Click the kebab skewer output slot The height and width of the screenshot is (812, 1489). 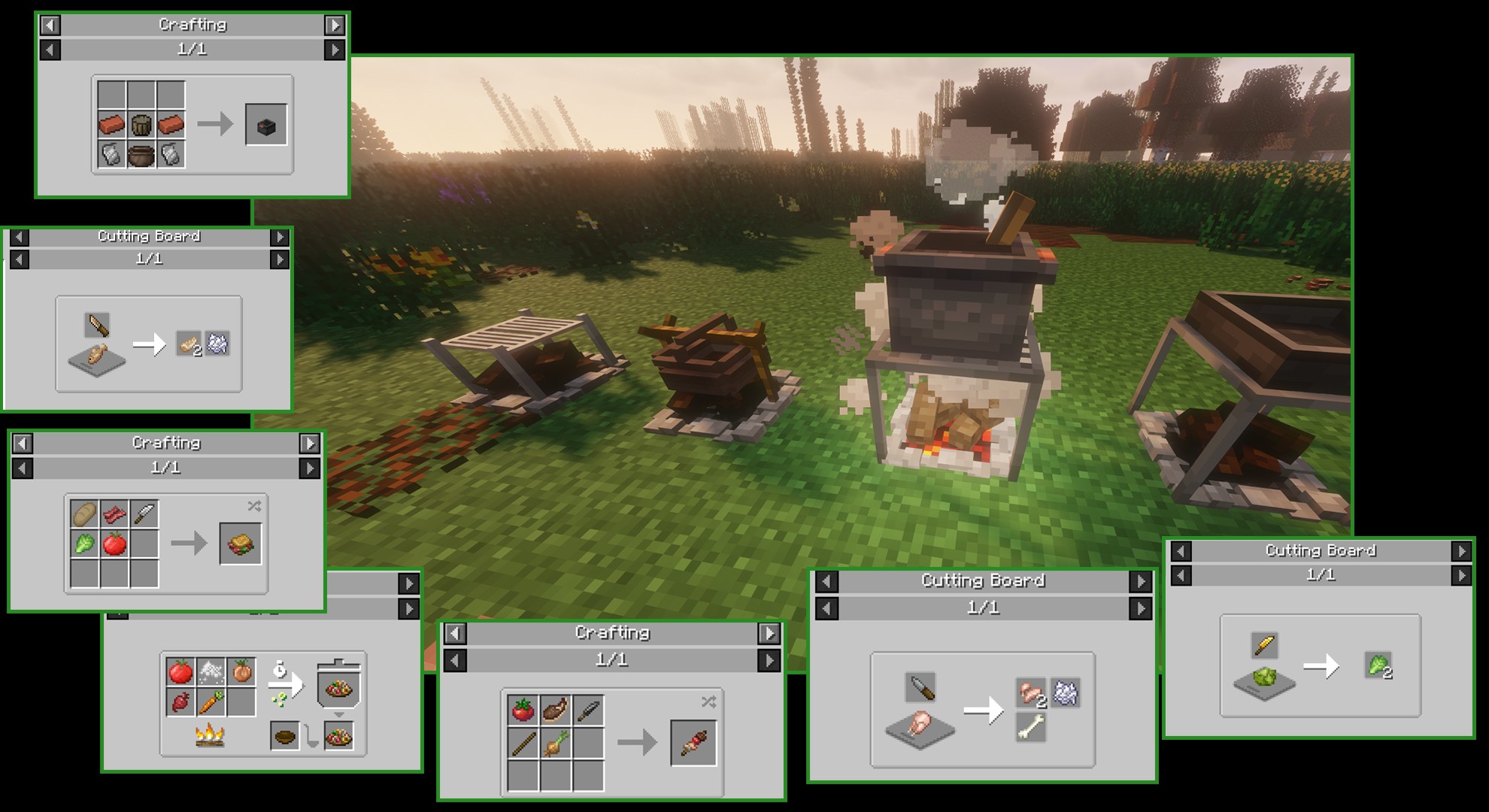693,743
